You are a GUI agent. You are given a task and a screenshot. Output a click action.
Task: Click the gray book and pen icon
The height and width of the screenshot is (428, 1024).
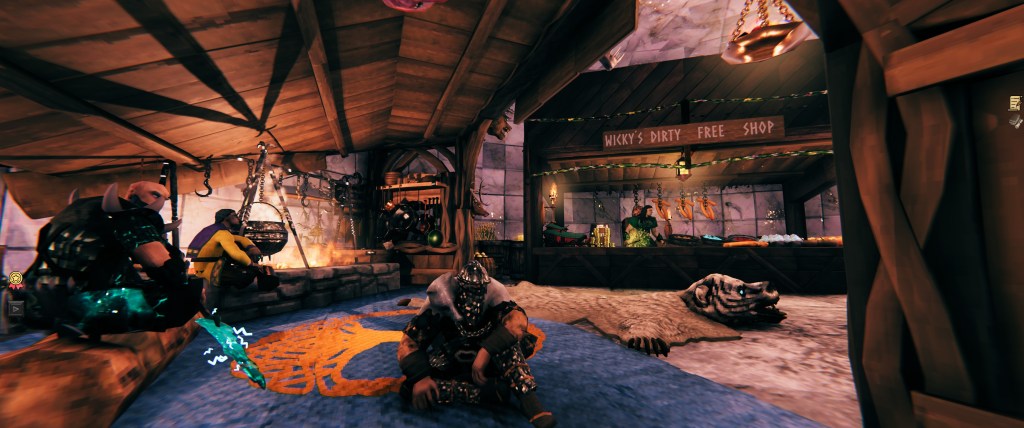point(1015,120)
